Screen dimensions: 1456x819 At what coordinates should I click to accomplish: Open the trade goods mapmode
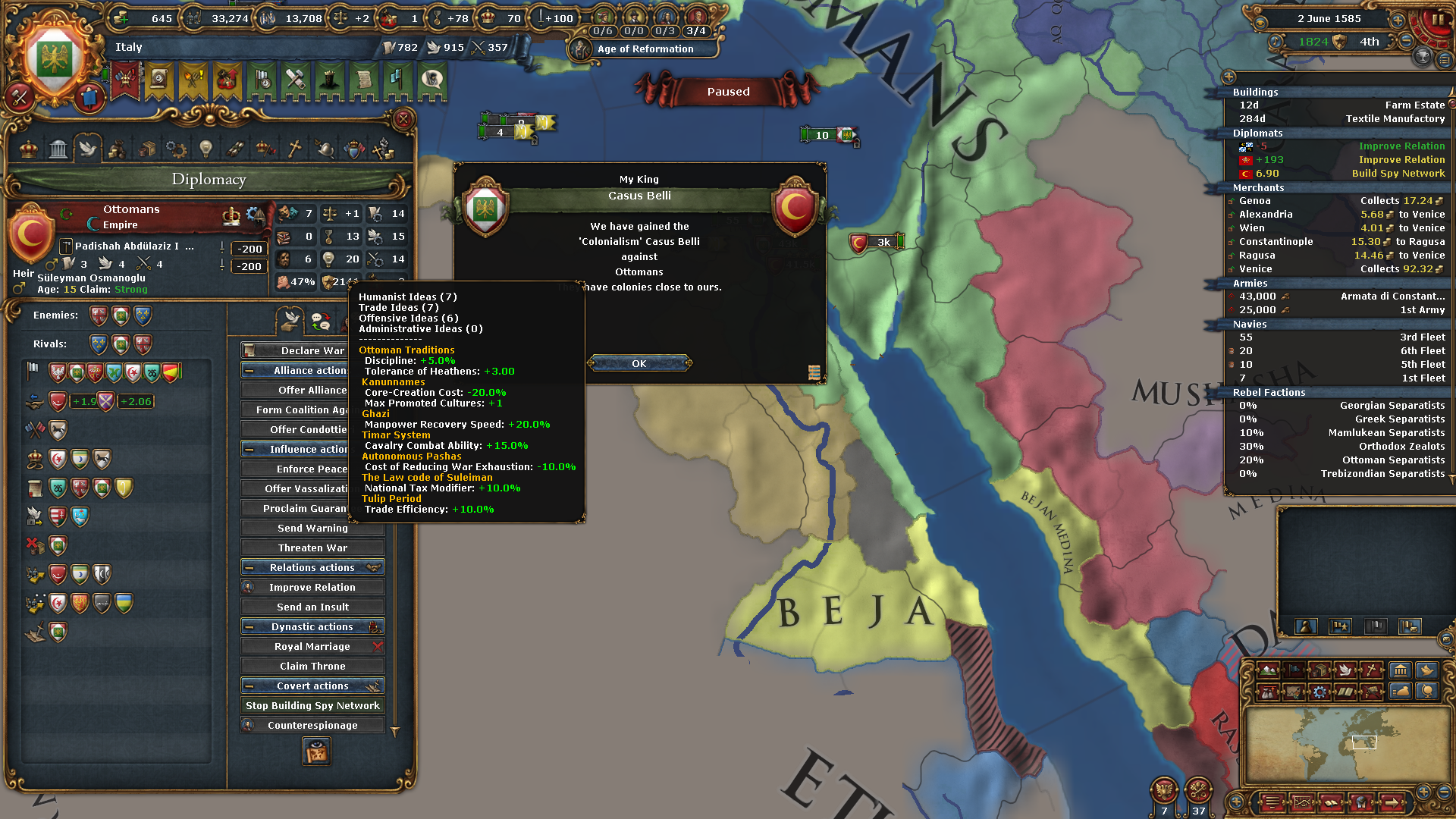[x=1320, y=670]
